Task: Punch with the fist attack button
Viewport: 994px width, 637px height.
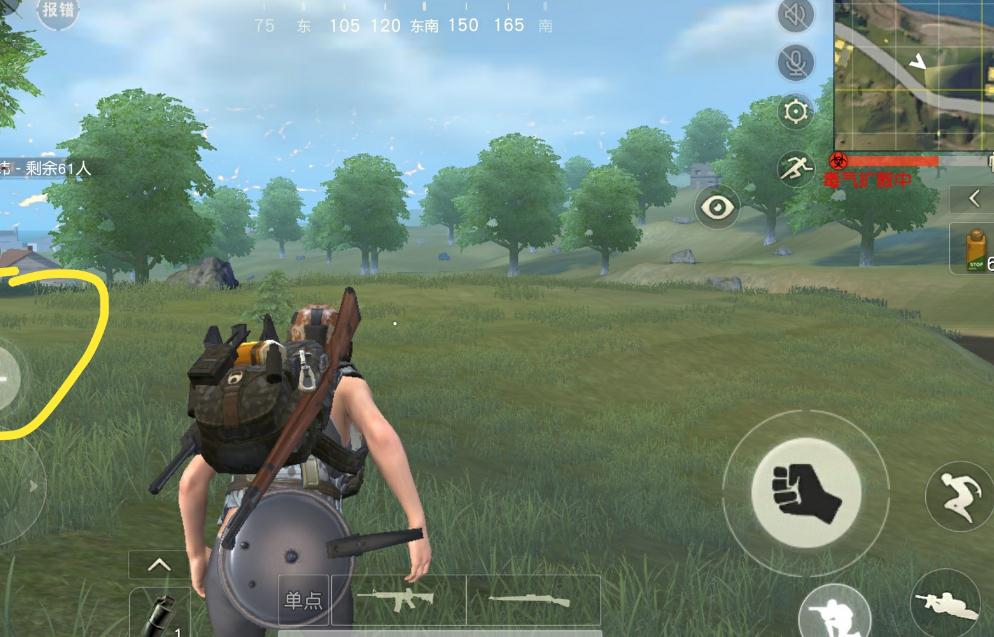Action: click(x=805, y=492)
